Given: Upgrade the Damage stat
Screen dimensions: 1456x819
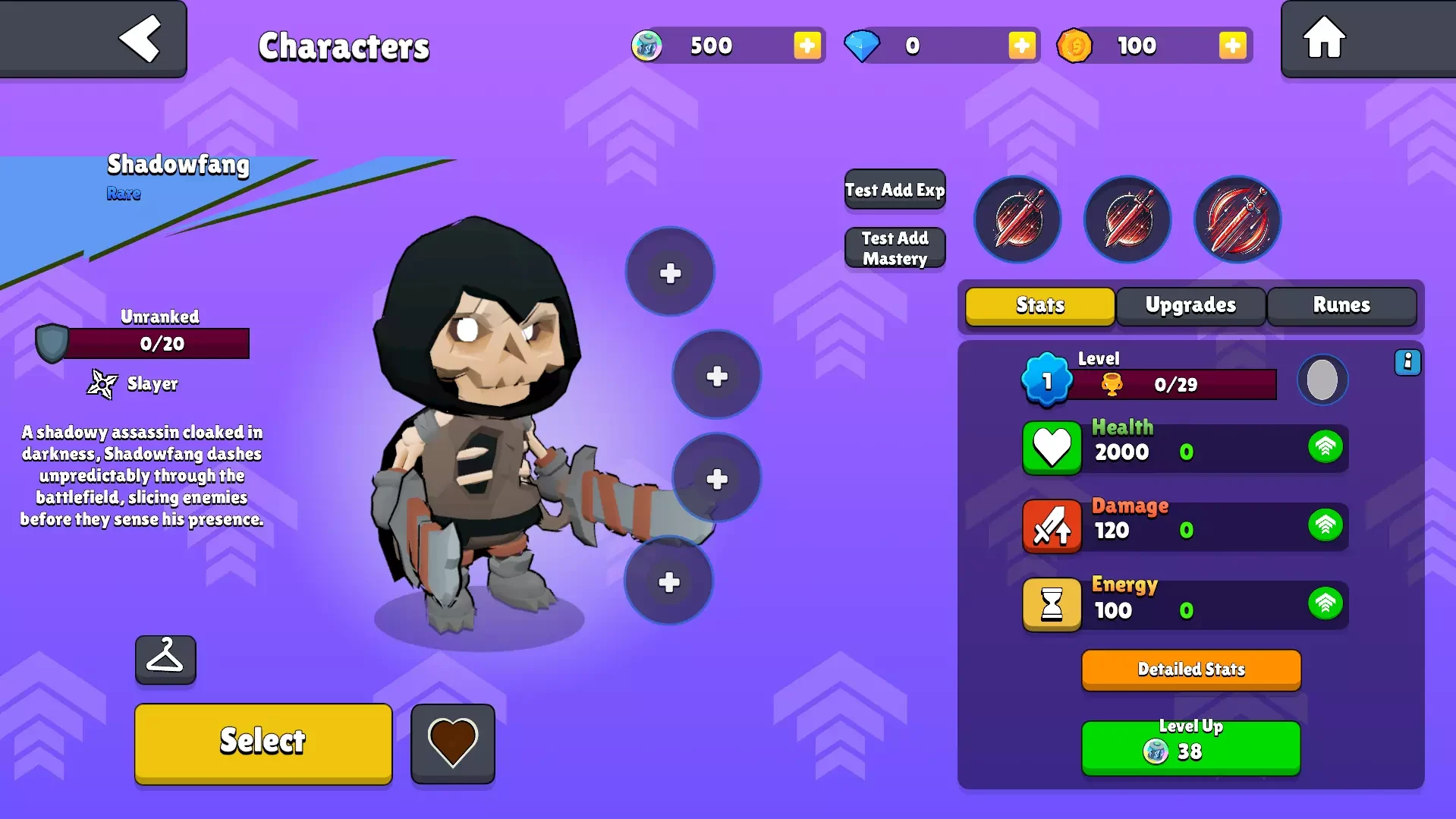Looking at the screenshot, I should 1325,525.
